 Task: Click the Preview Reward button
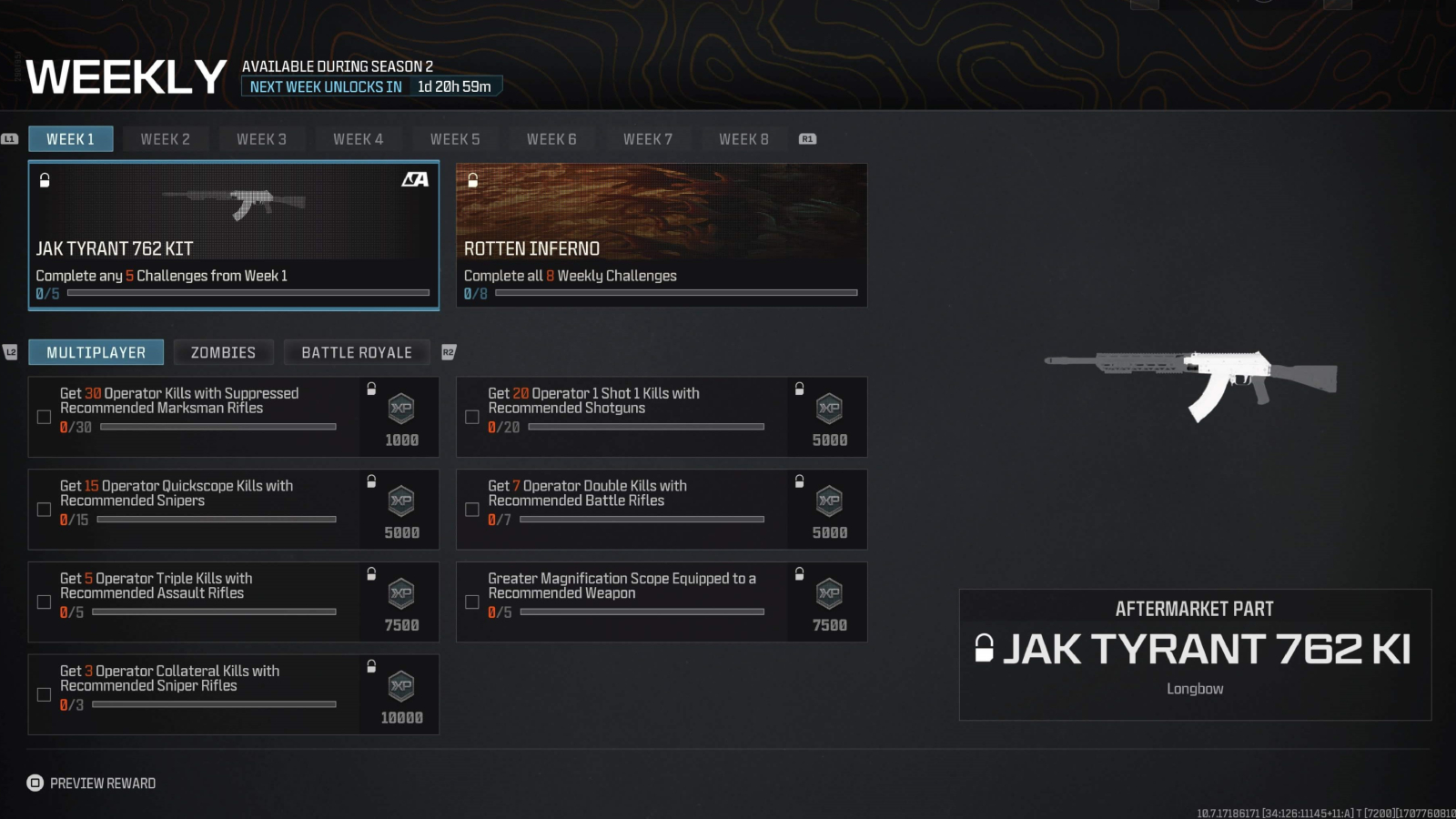[91, 783]
